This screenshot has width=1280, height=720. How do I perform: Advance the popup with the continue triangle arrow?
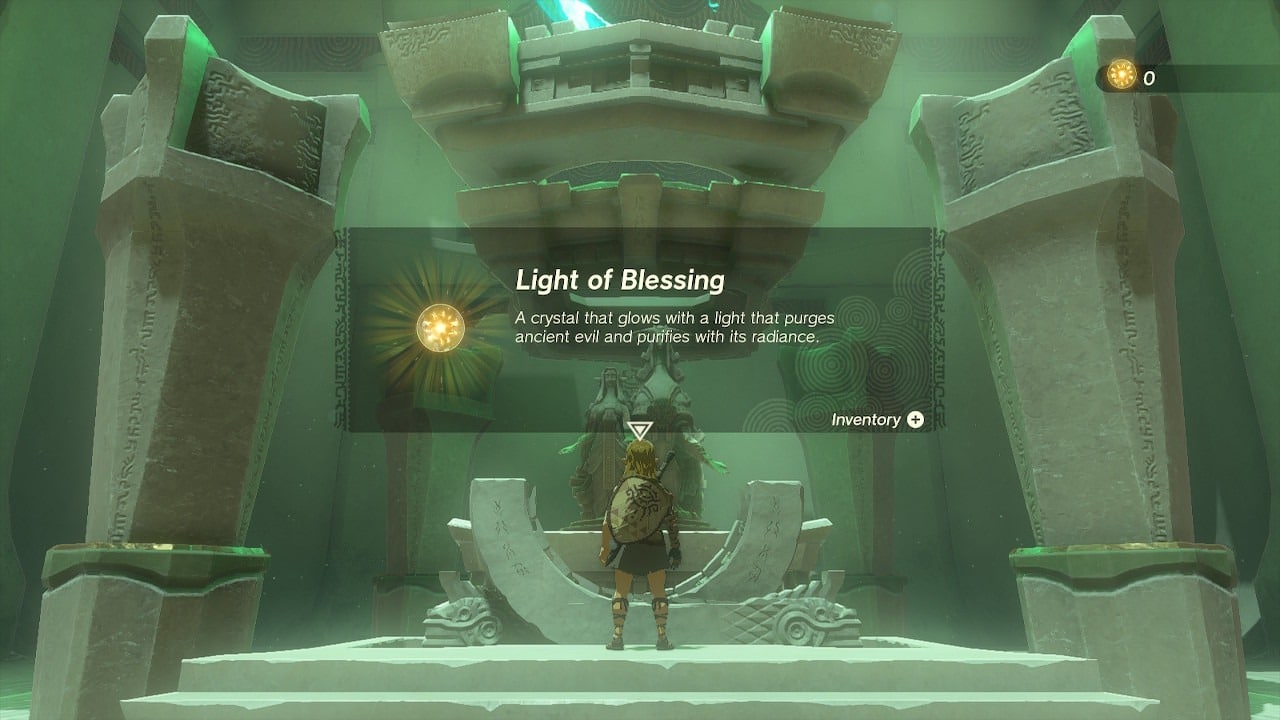(639, 431)
